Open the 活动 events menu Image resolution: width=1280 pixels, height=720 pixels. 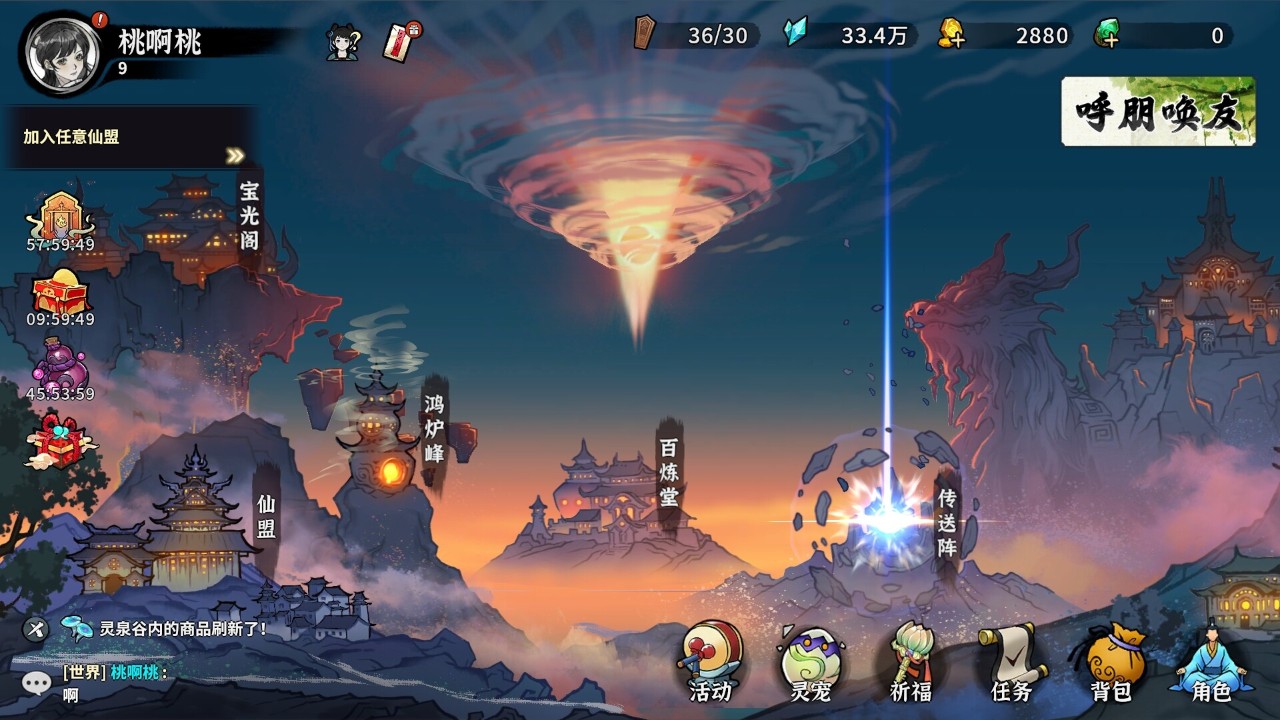(x=711, y=661)
